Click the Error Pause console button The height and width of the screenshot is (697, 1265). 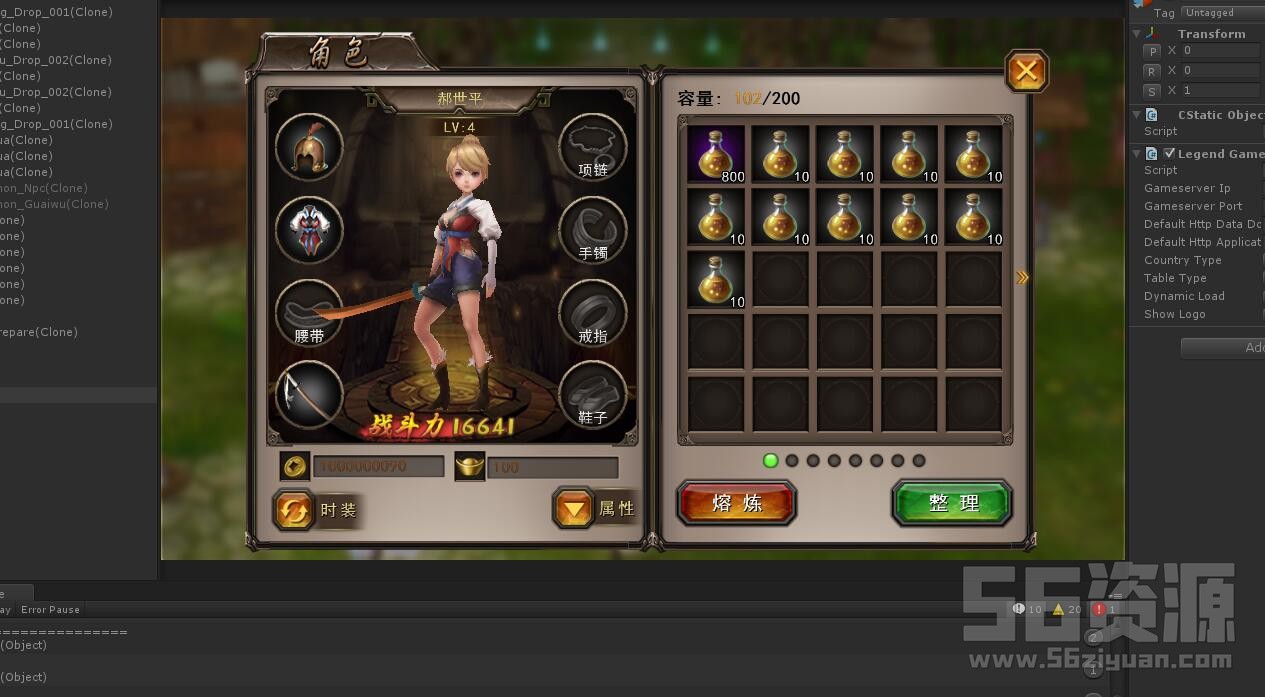point(50,610)
